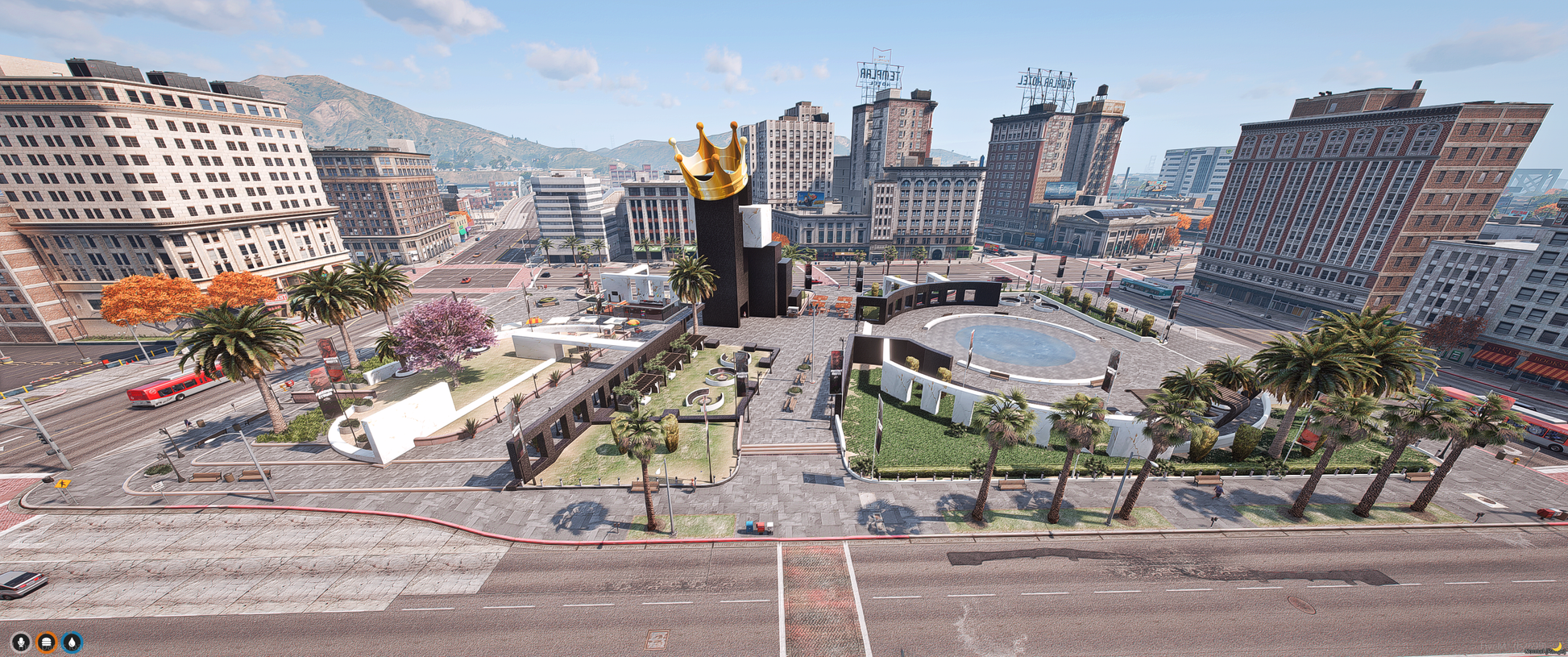Click the water droplet thirst icon
The image size is (1568, 657).
click(x=73, y=642)
